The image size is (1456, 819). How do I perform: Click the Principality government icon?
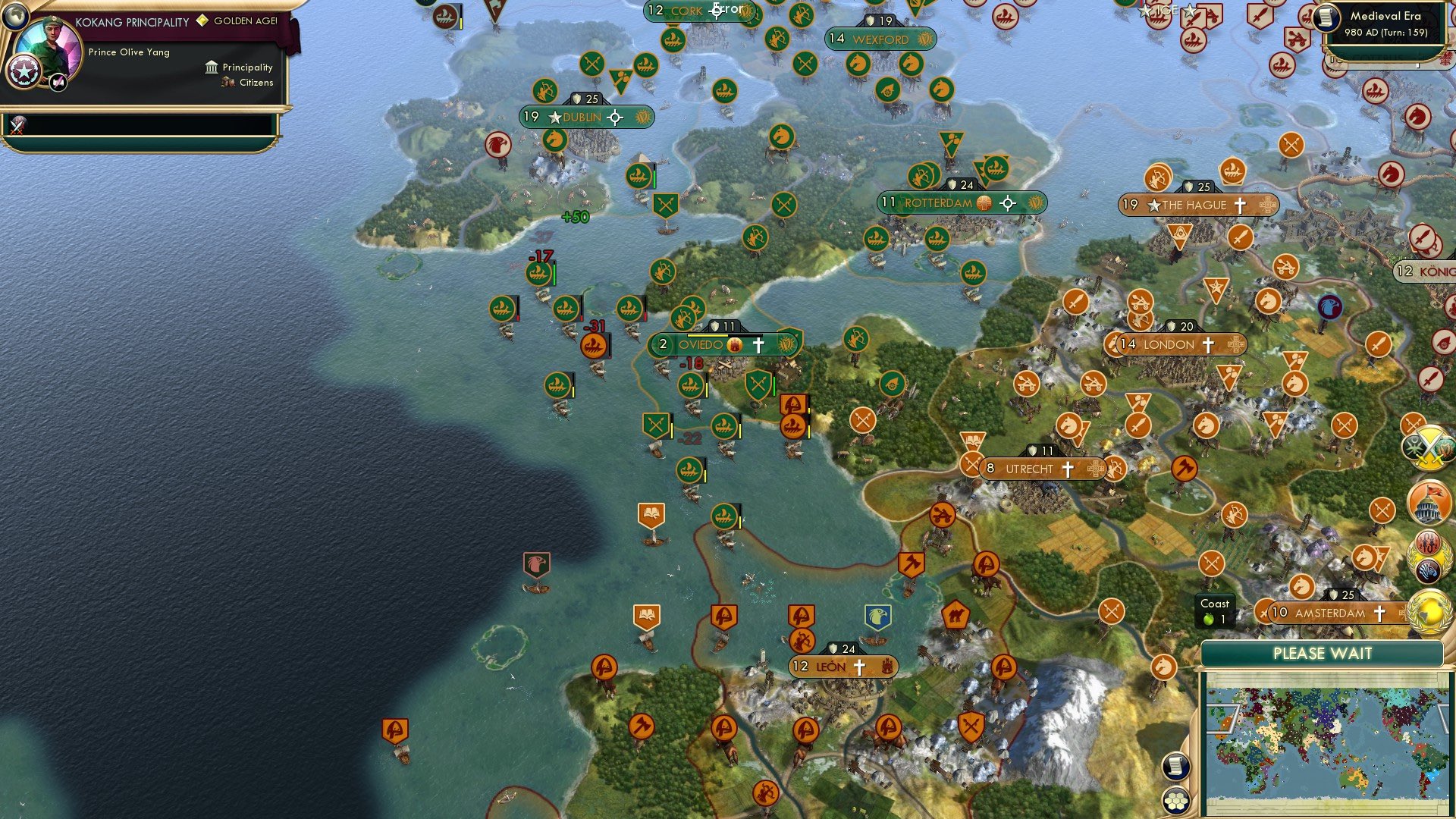(x=212, y=67)
